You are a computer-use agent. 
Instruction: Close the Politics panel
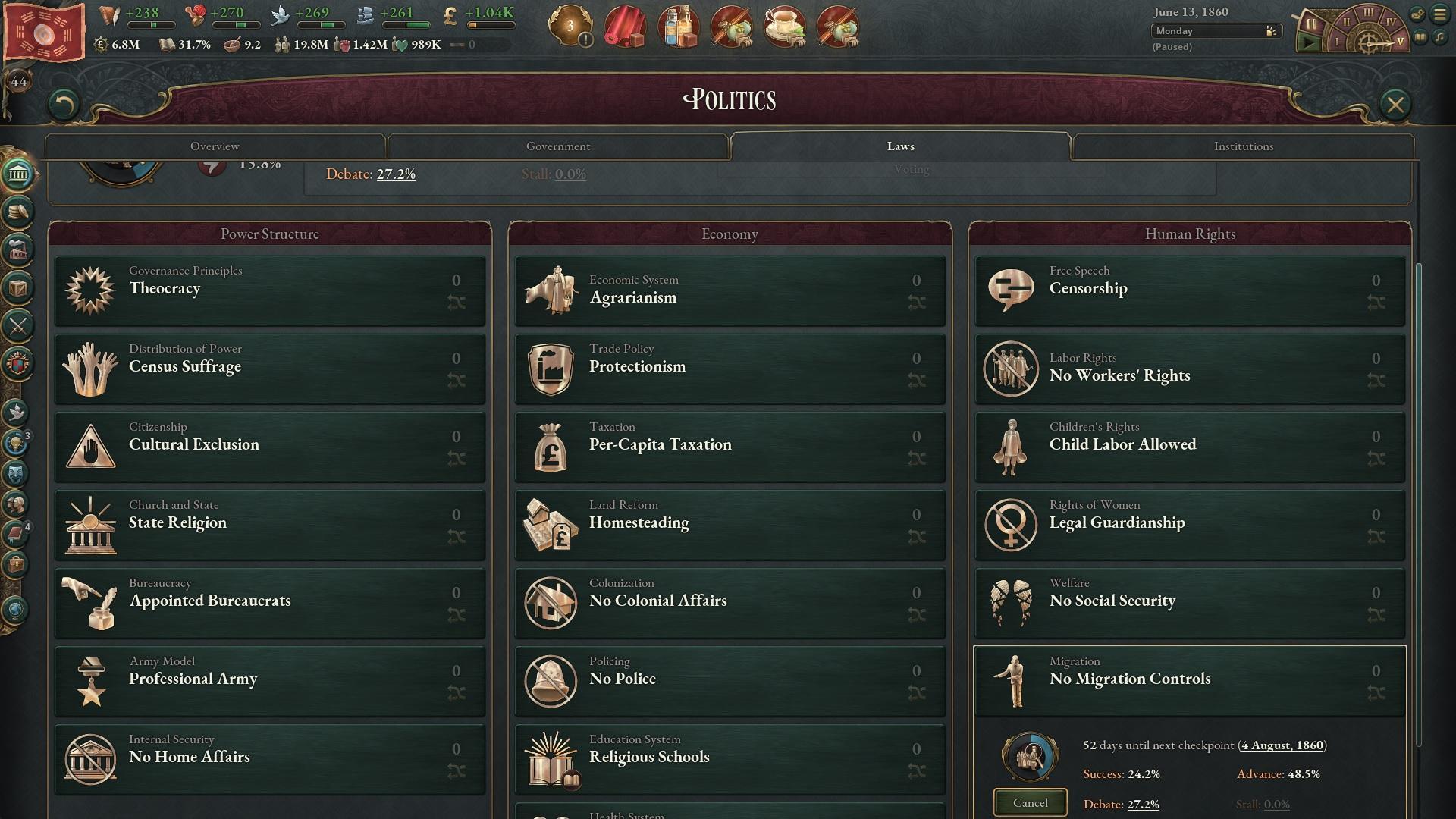click(1395, 104)
